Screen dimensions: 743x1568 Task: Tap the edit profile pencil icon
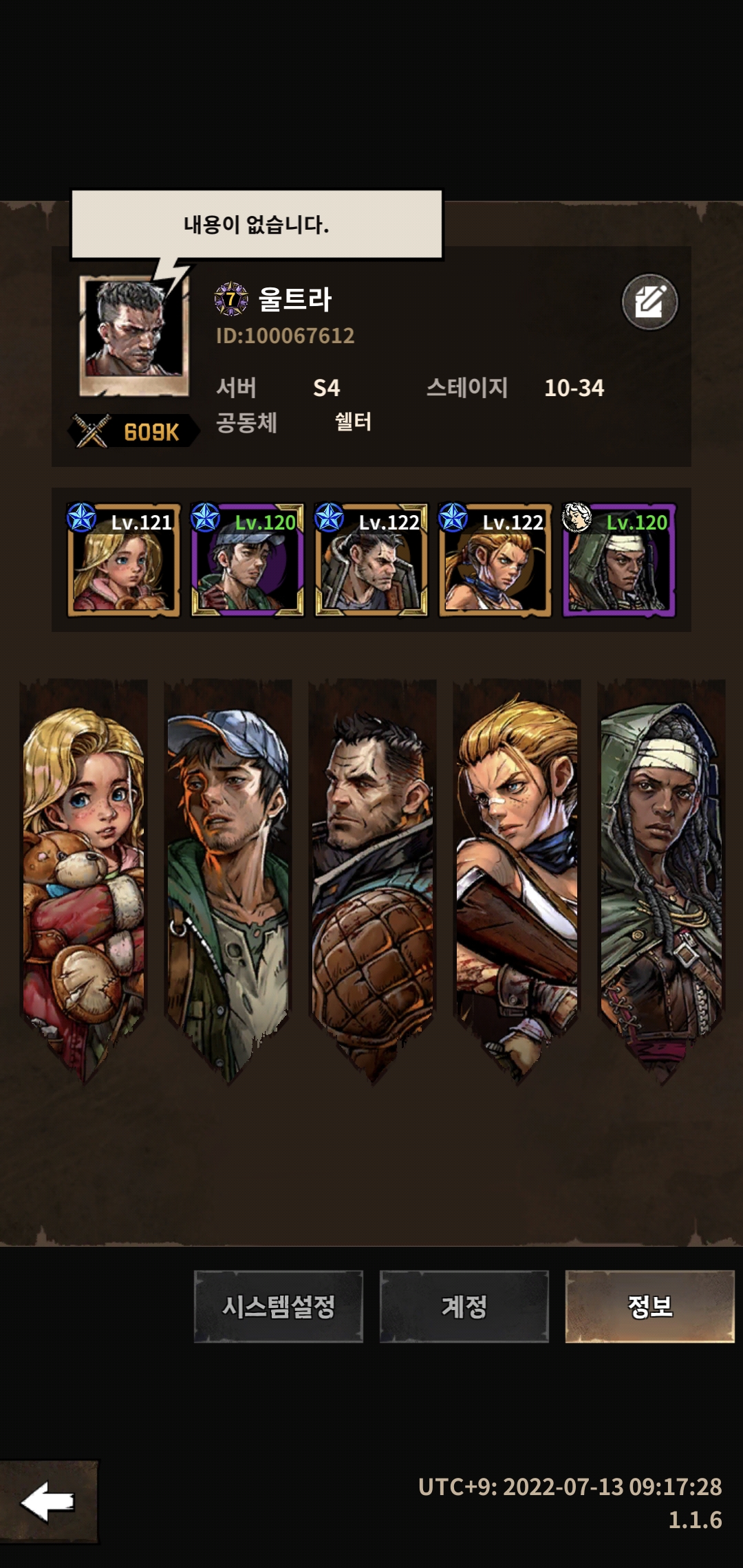(x=649, y=302)
